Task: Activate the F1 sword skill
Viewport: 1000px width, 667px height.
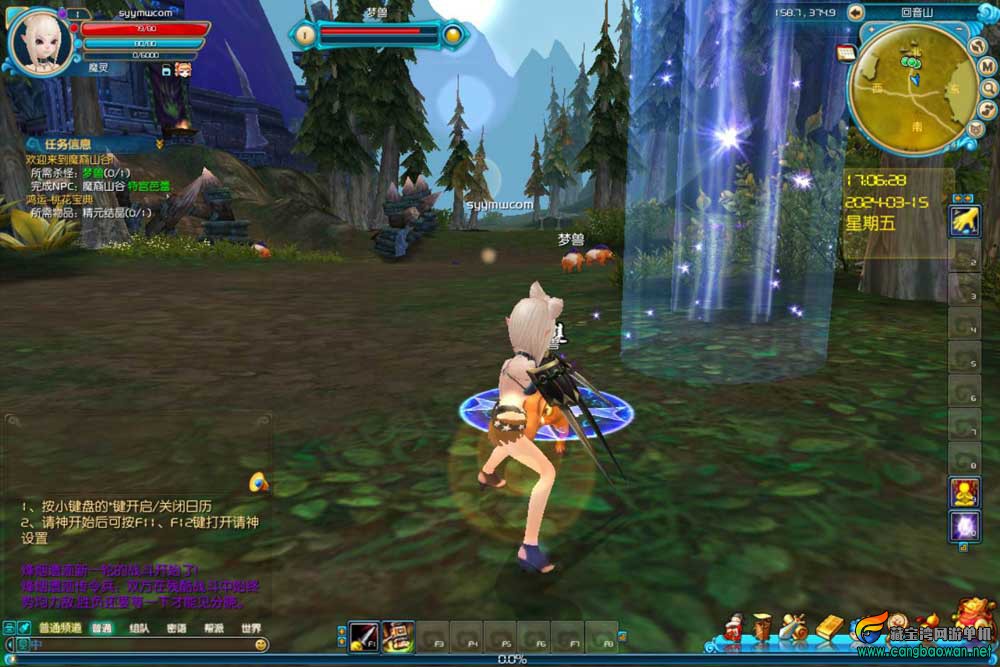Action: (x=363, y=636)
